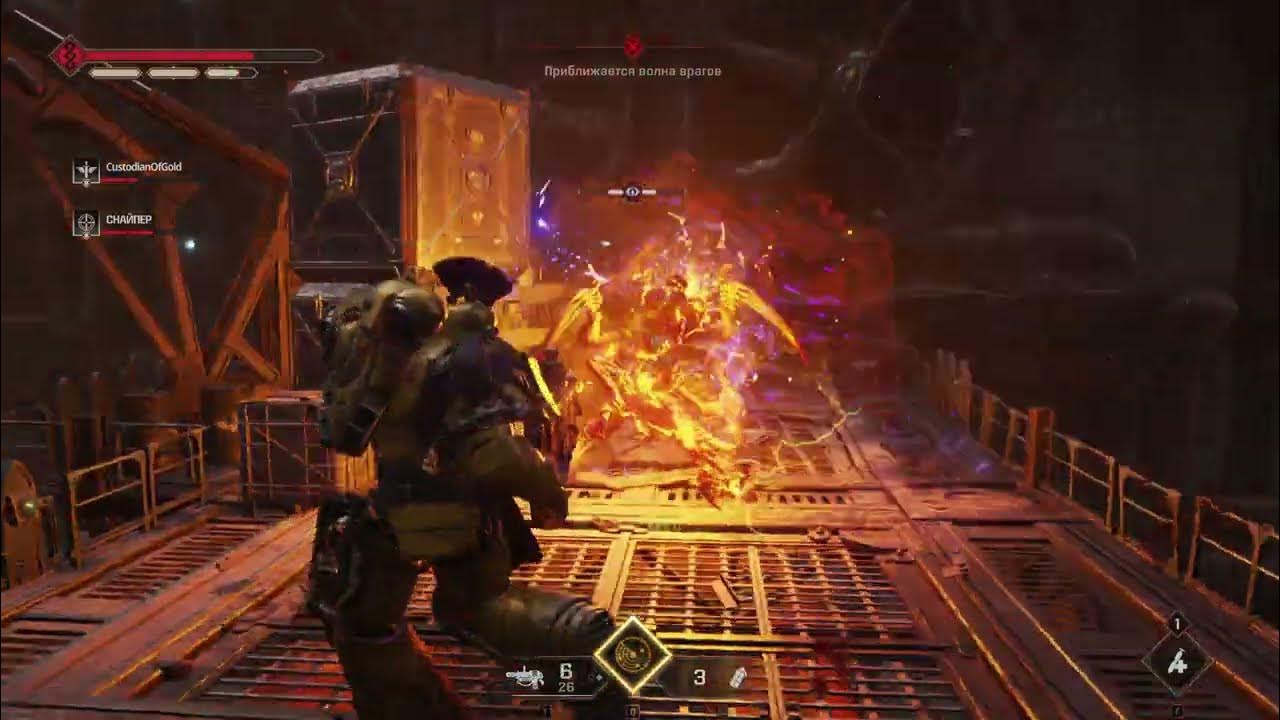Click the red player emblem diamond
The image size is (1280, 720).
68,56
